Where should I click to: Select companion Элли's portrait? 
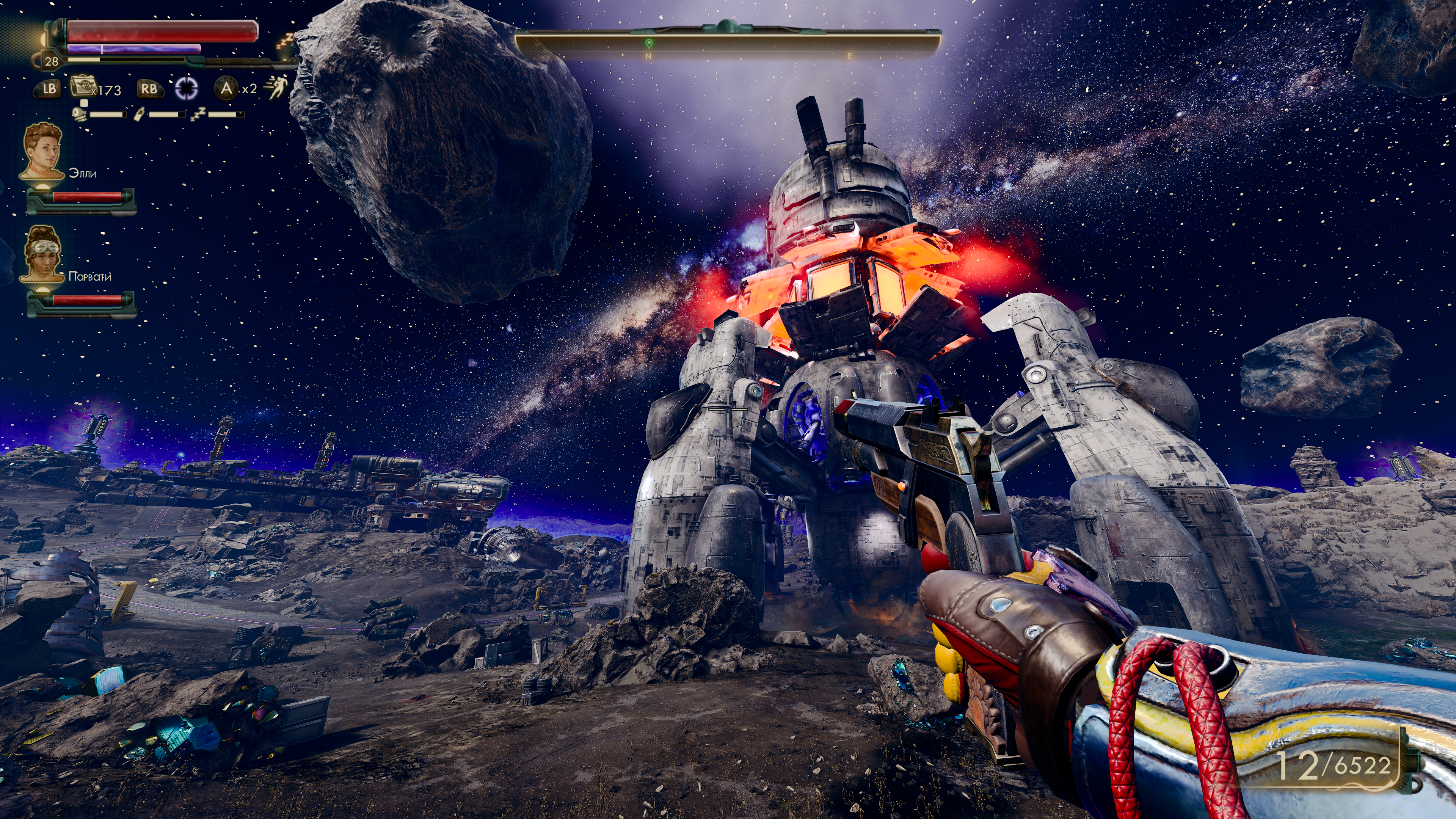click(42, 151)
